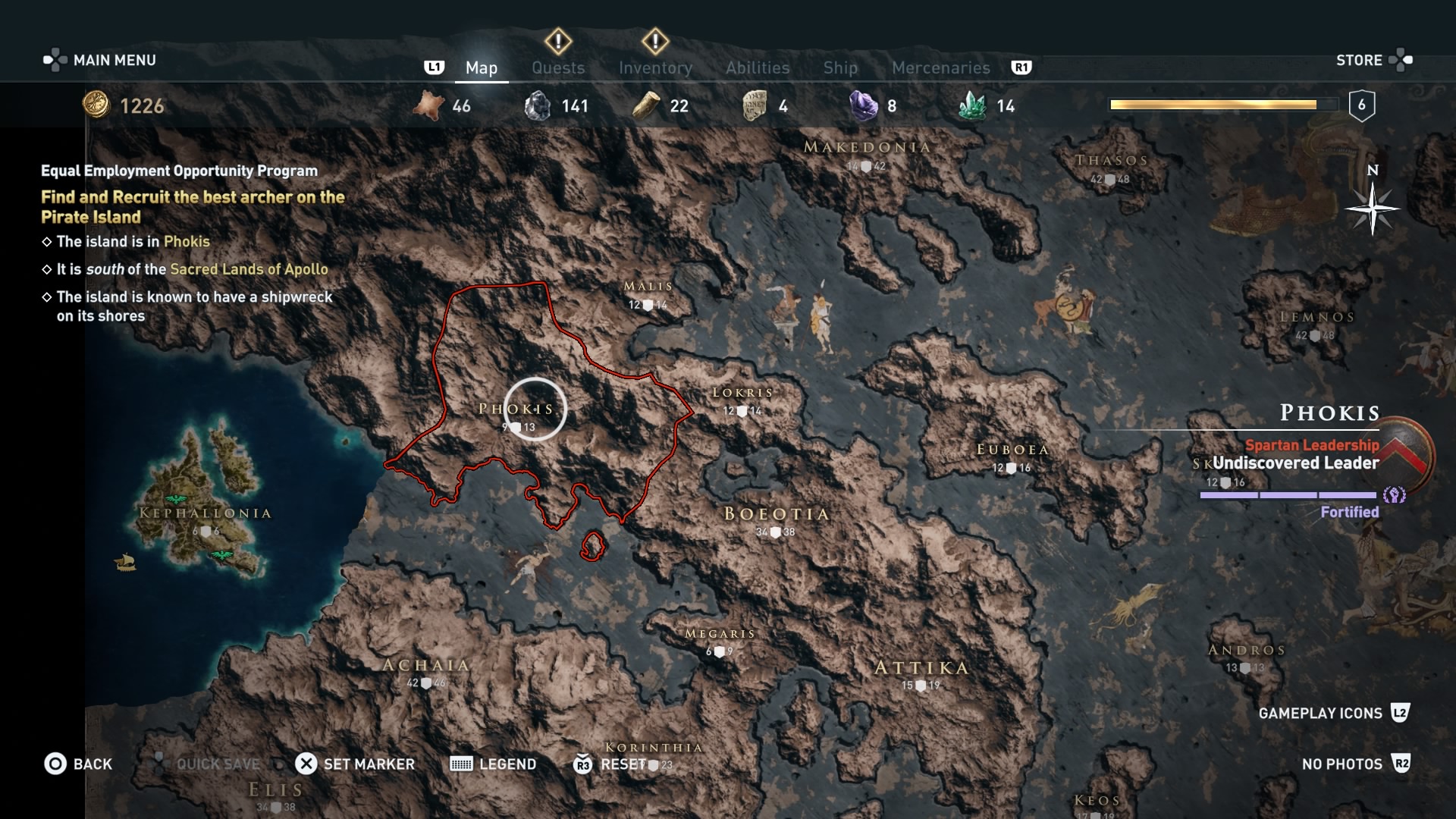Screen dimensions: 1456x819
Task: Open the Inventory tab
Action: pos(655,67)
